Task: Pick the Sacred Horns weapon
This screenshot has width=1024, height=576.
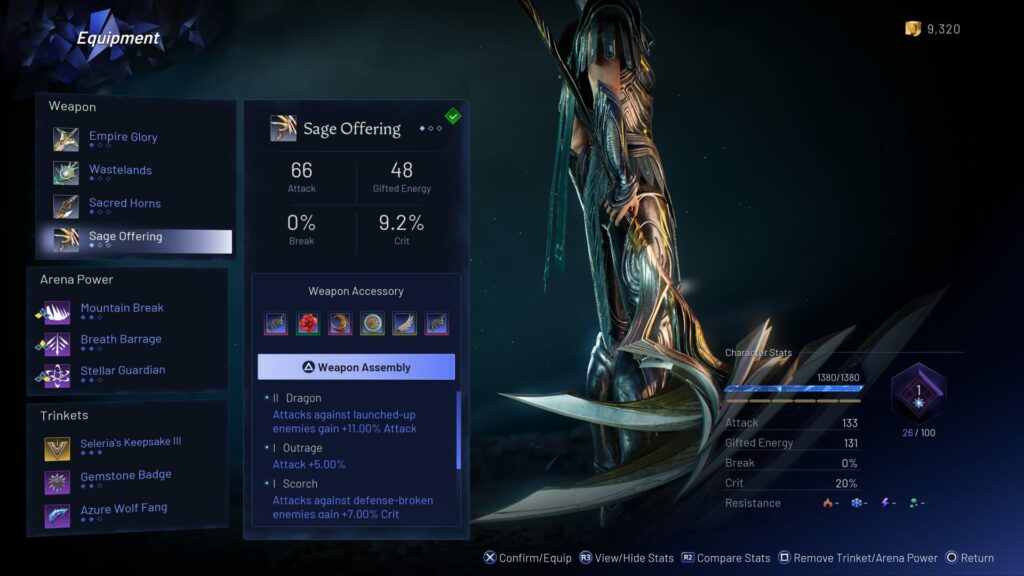Action: [x=124, y=204]
